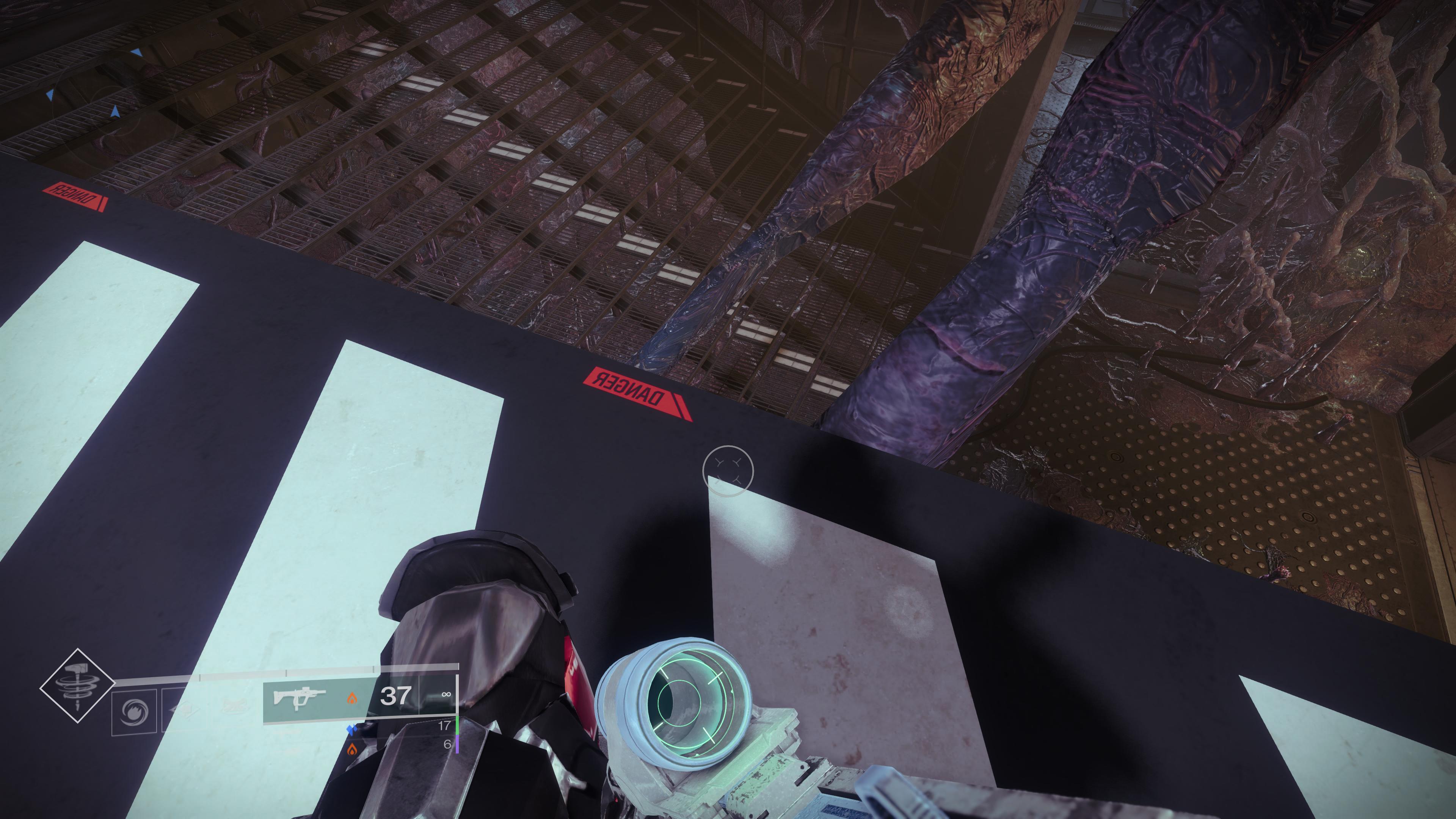The height and width of the screenshot is (819, 1456).
Task: Expand the blue teammate marker on radar
Action: coord(137,53)
